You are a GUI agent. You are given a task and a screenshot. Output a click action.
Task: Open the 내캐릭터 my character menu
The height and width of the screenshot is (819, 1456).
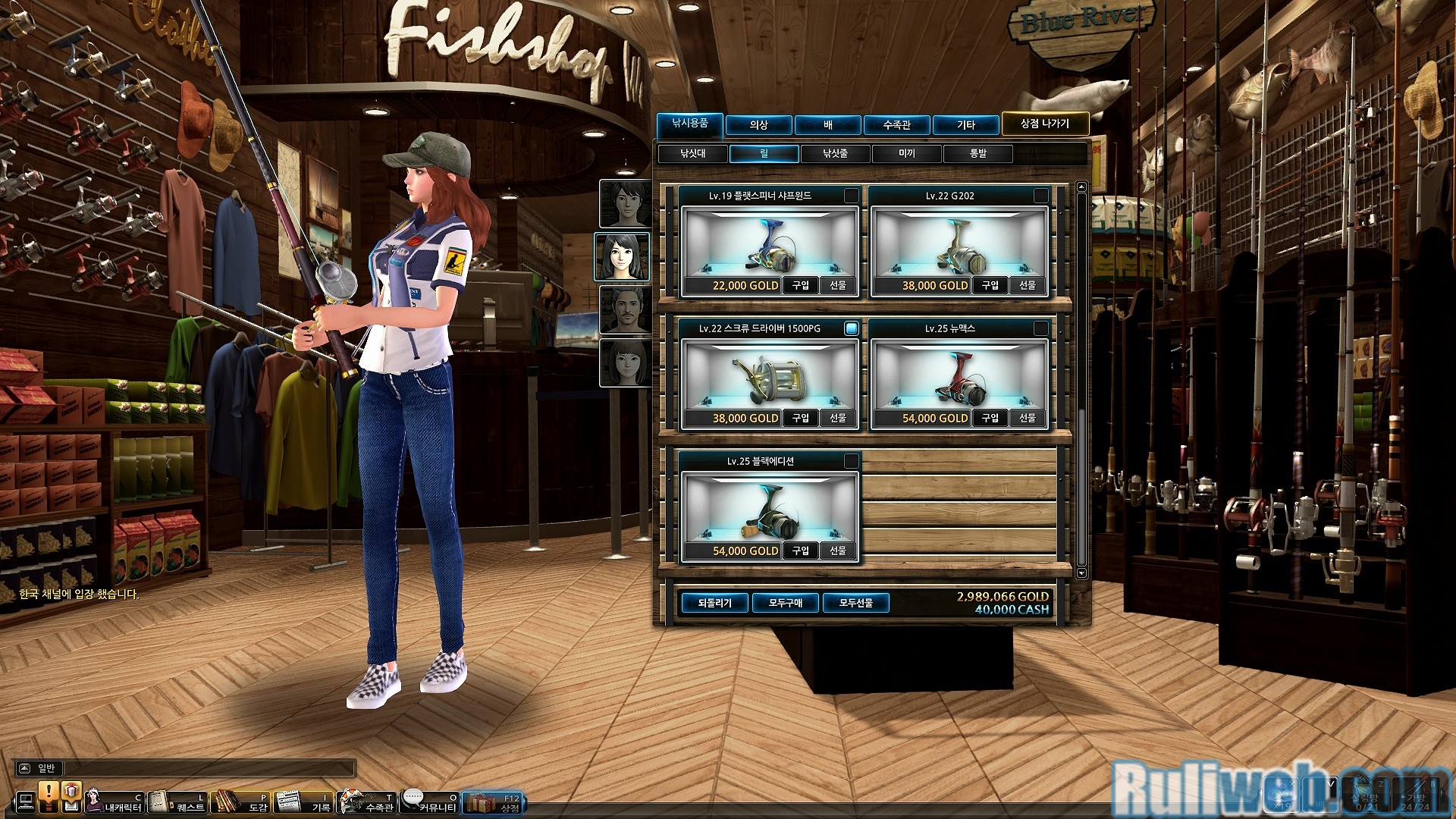[x=114, y=802]
